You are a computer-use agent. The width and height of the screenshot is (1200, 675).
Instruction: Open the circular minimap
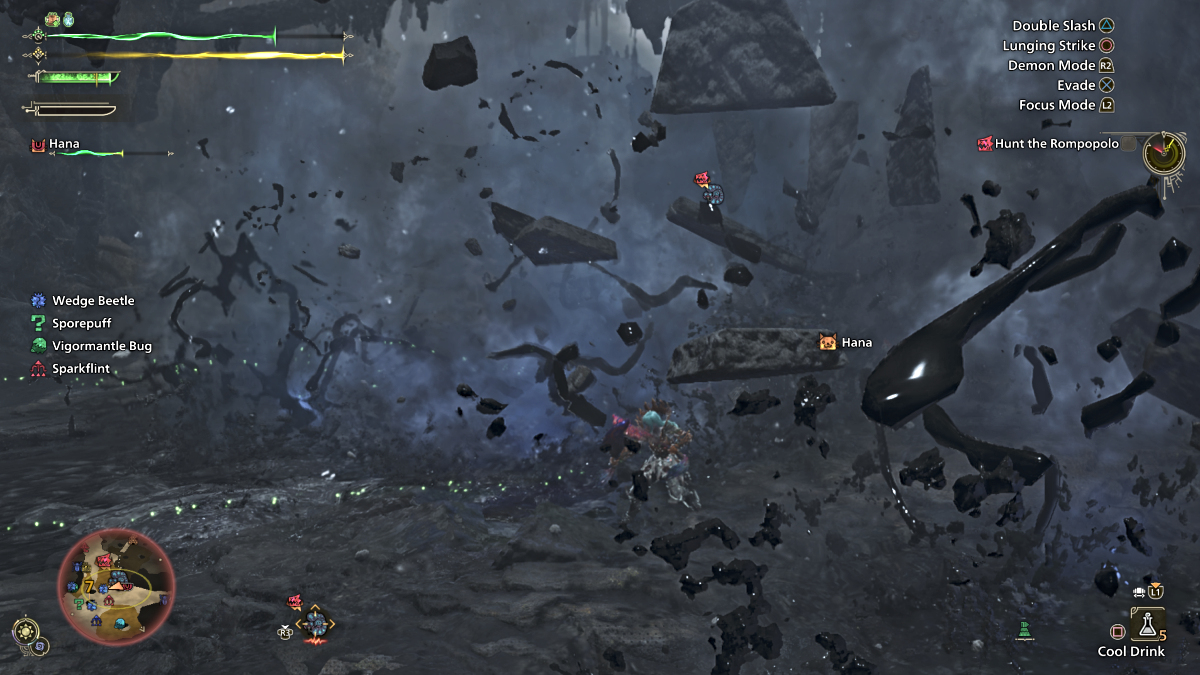point(116,587)
